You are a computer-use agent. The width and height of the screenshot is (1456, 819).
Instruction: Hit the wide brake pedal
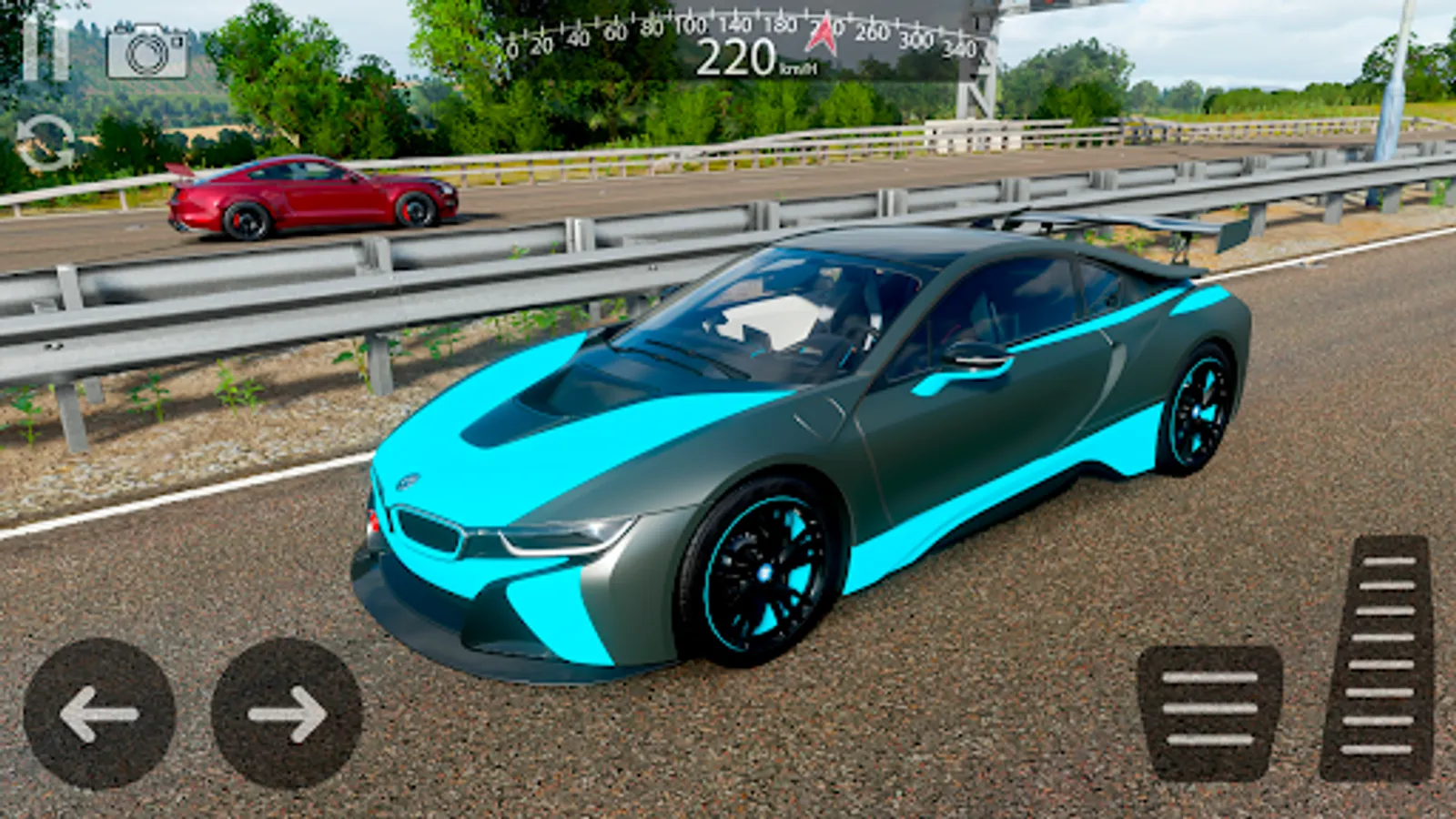pyautogui.click(x=1209, y=711)
